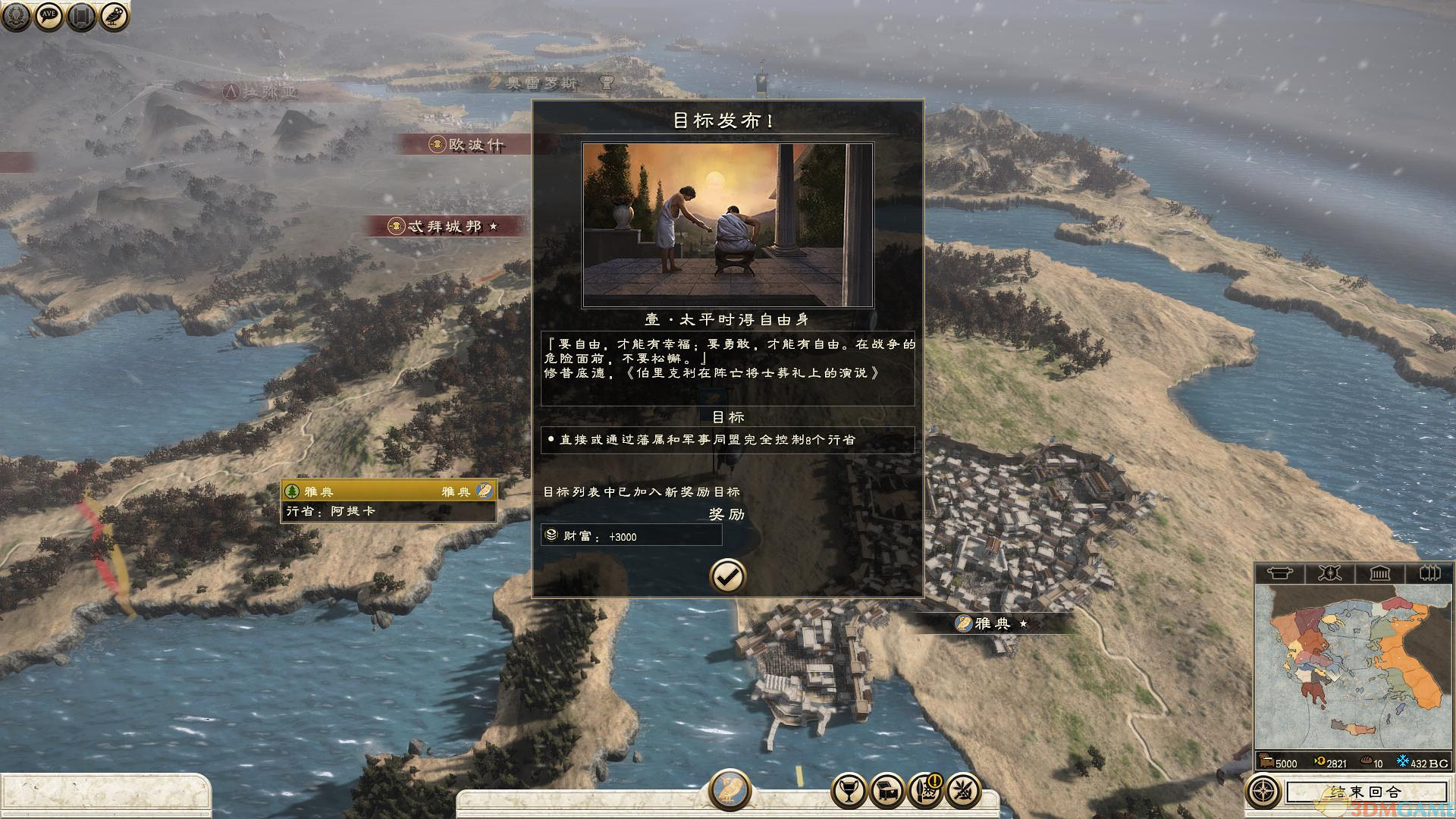Open the AVE speech bubble advisor icon
Screen dimensions: 1456x819
tap(49, 17)
